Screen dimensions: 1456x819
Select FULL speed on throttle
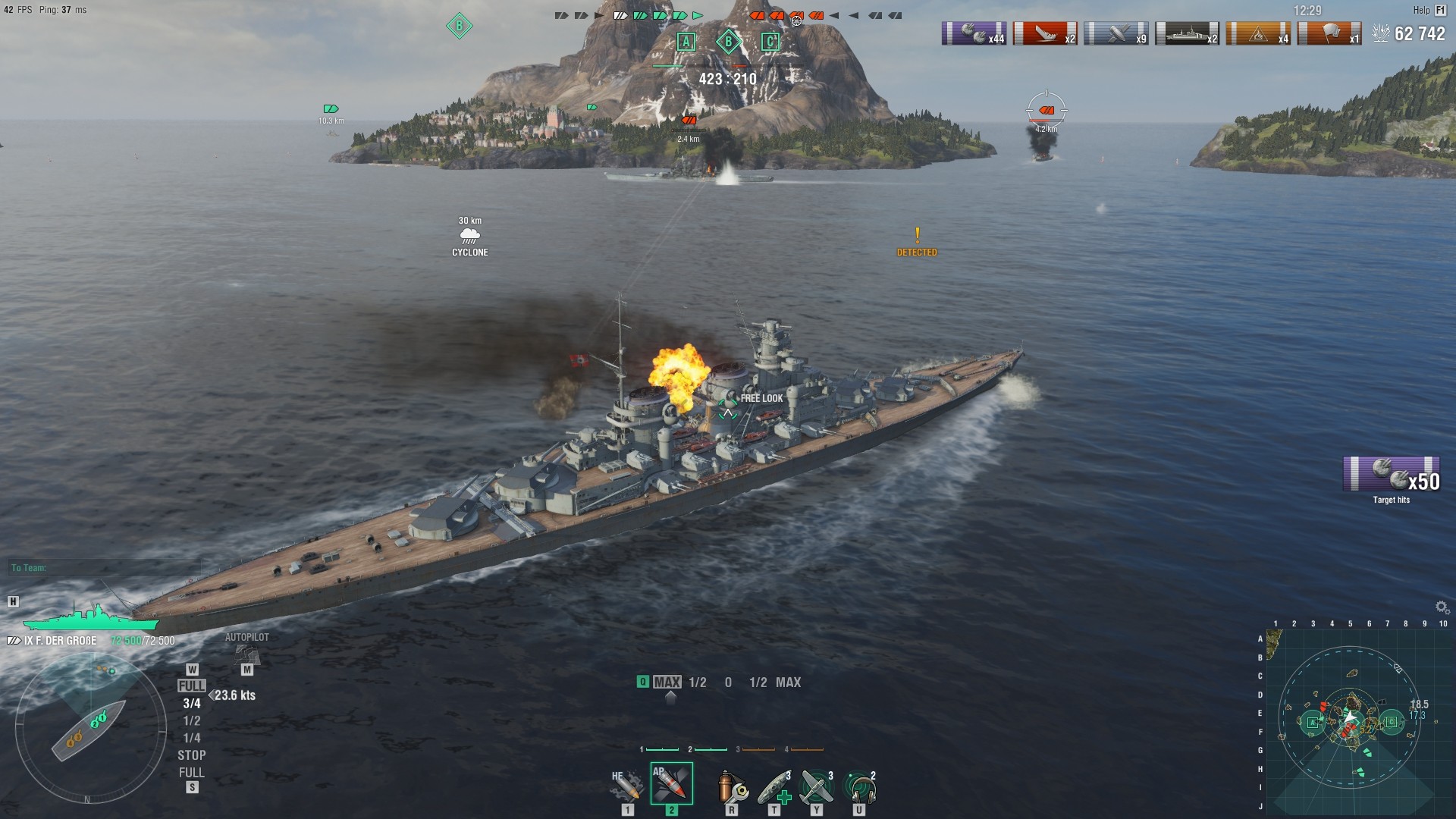[x=192, y=684]
